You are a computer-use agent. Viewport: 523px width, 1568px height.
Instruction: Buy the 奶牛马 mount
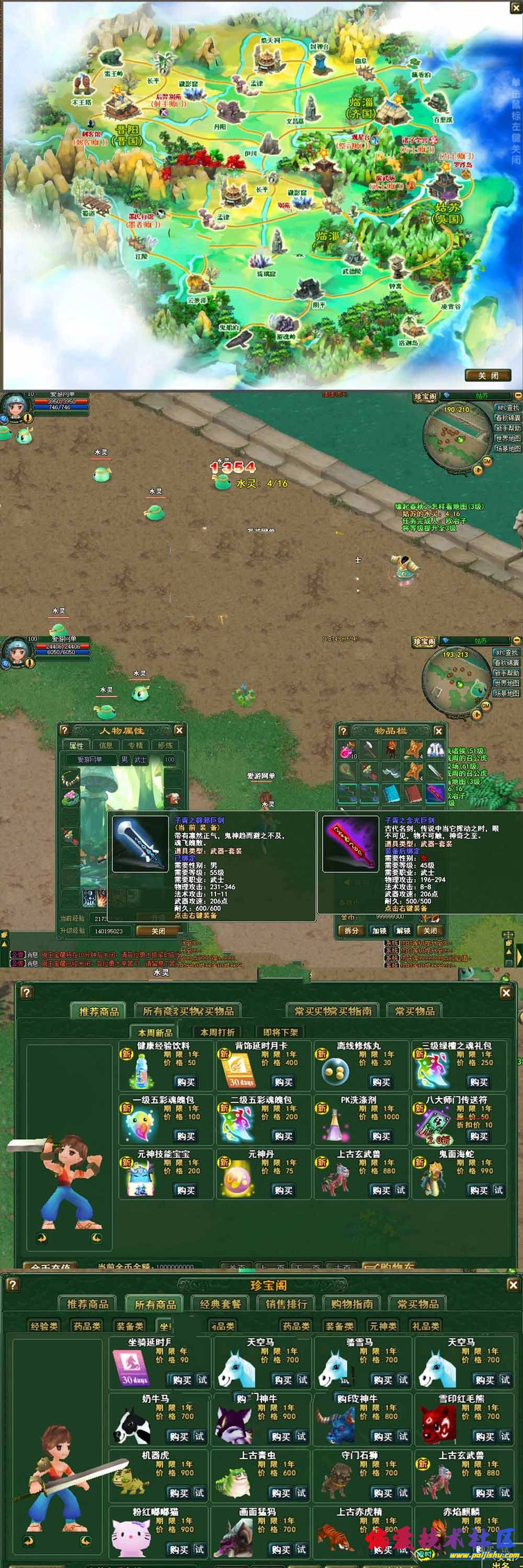click(x=179, y=1436)
